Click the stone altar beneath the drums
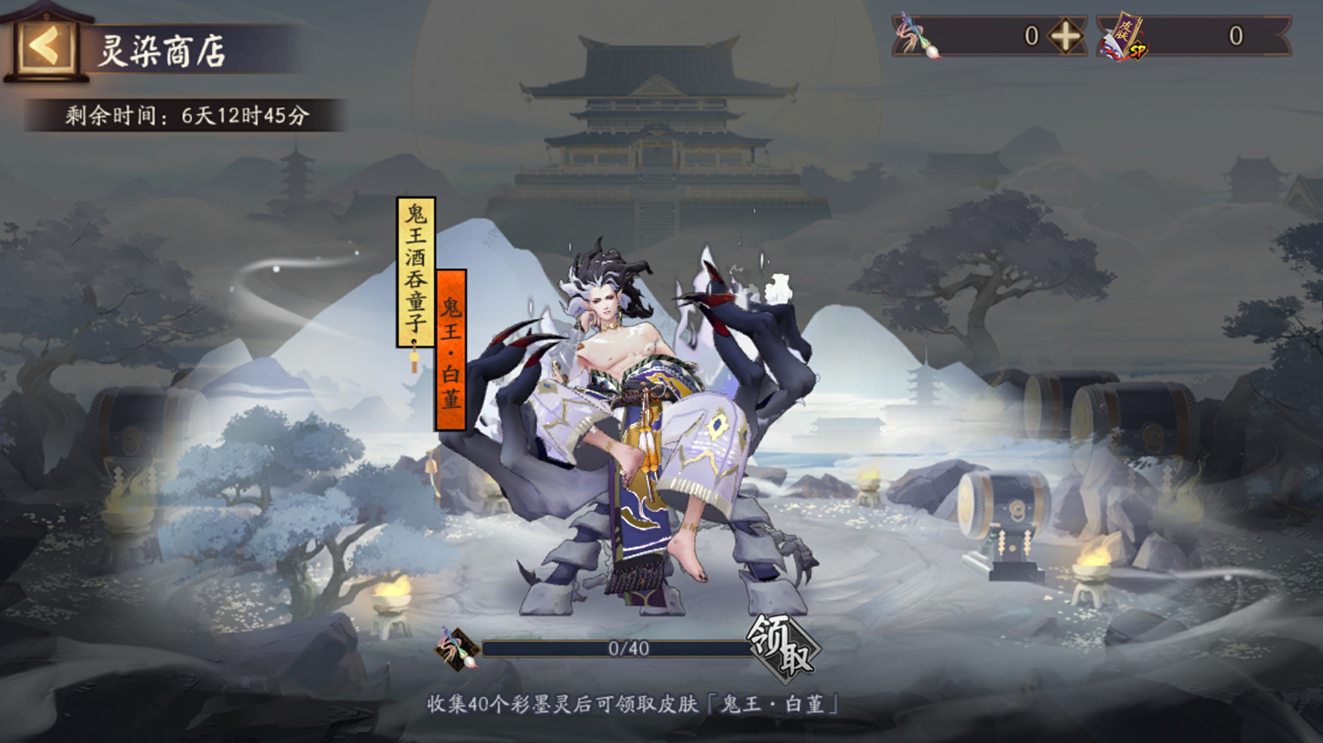Screen dimensions: 1323x743 [x=1013, y=570]
